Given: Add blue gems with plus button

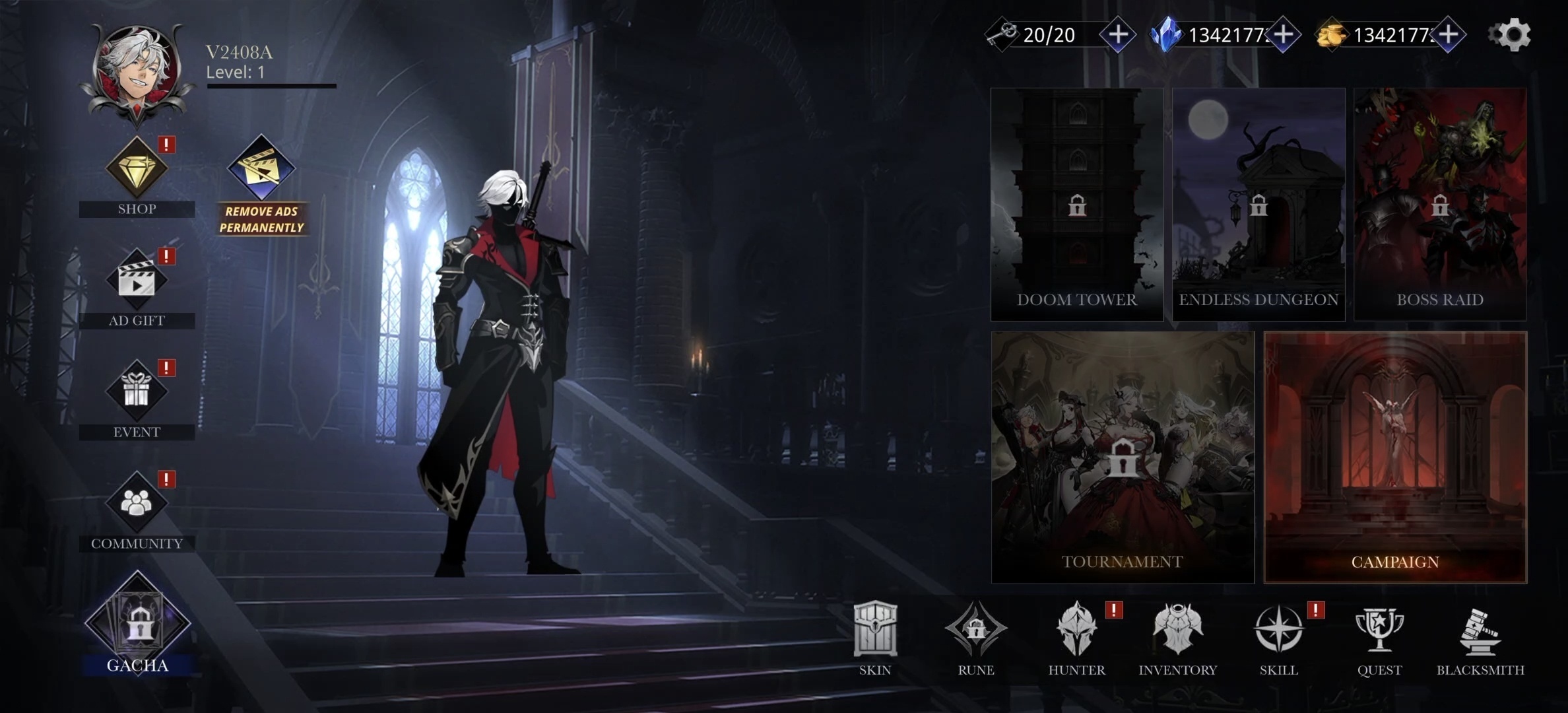Looking at the screenshot, I should point(1283,35).
